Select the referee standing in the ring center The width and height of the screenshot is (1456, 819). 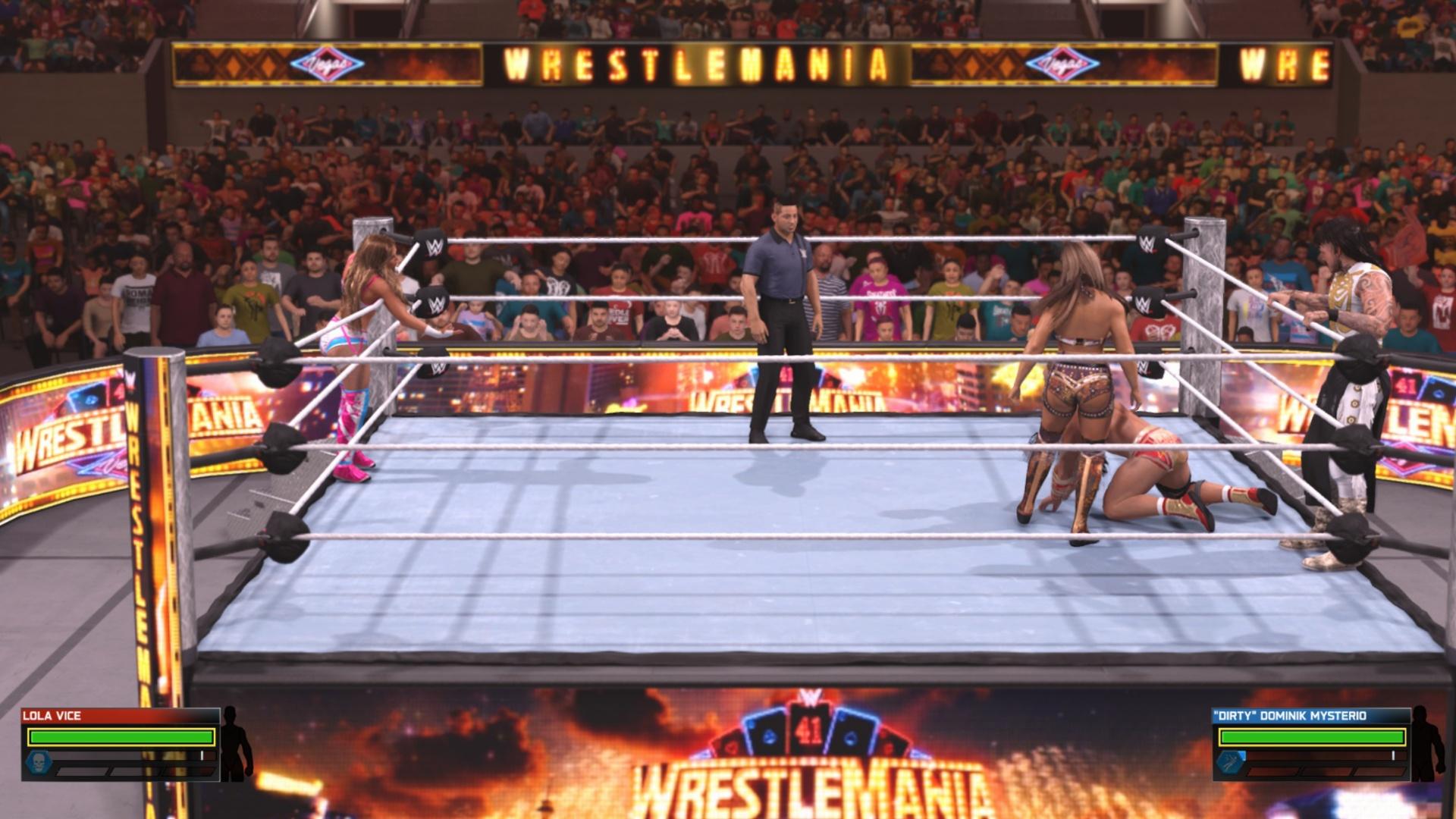coord(780,326)
